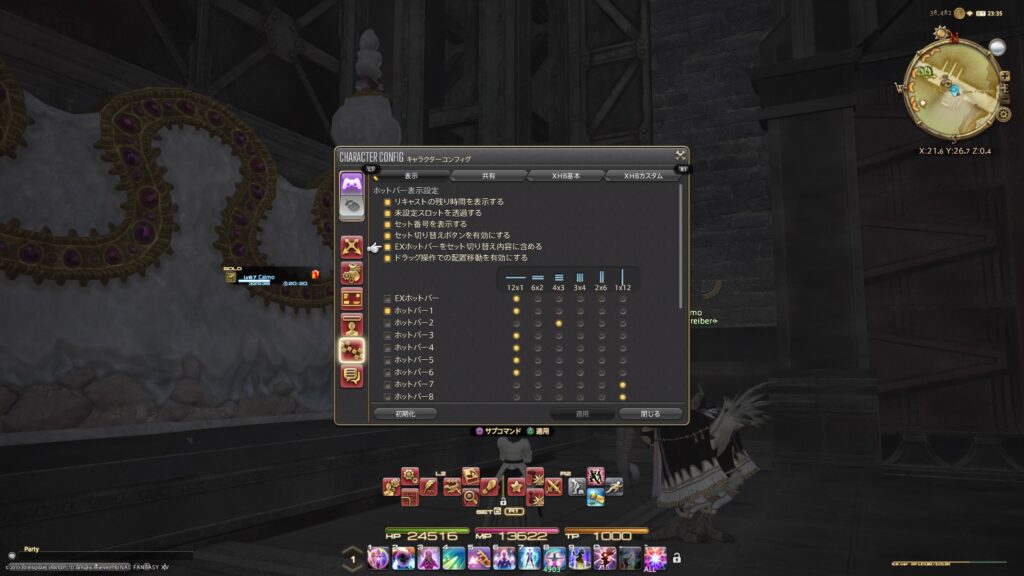Screen dimensions: 1024x576
Task: Toggle ドラッグ操作での配置移動を有効にする checkbox
Action: 388,257
